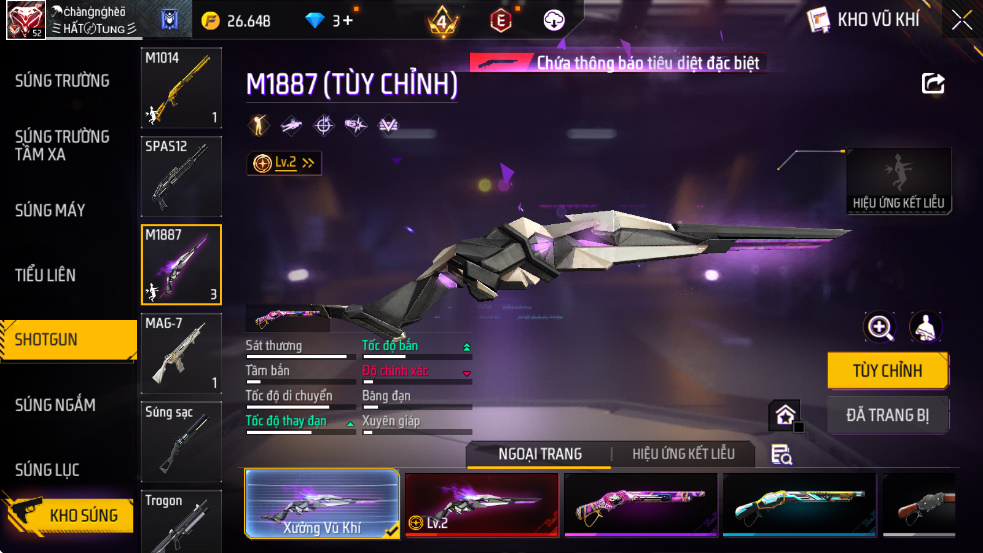
Task: Close the weapon vault screen
Action: coord(961,20)
